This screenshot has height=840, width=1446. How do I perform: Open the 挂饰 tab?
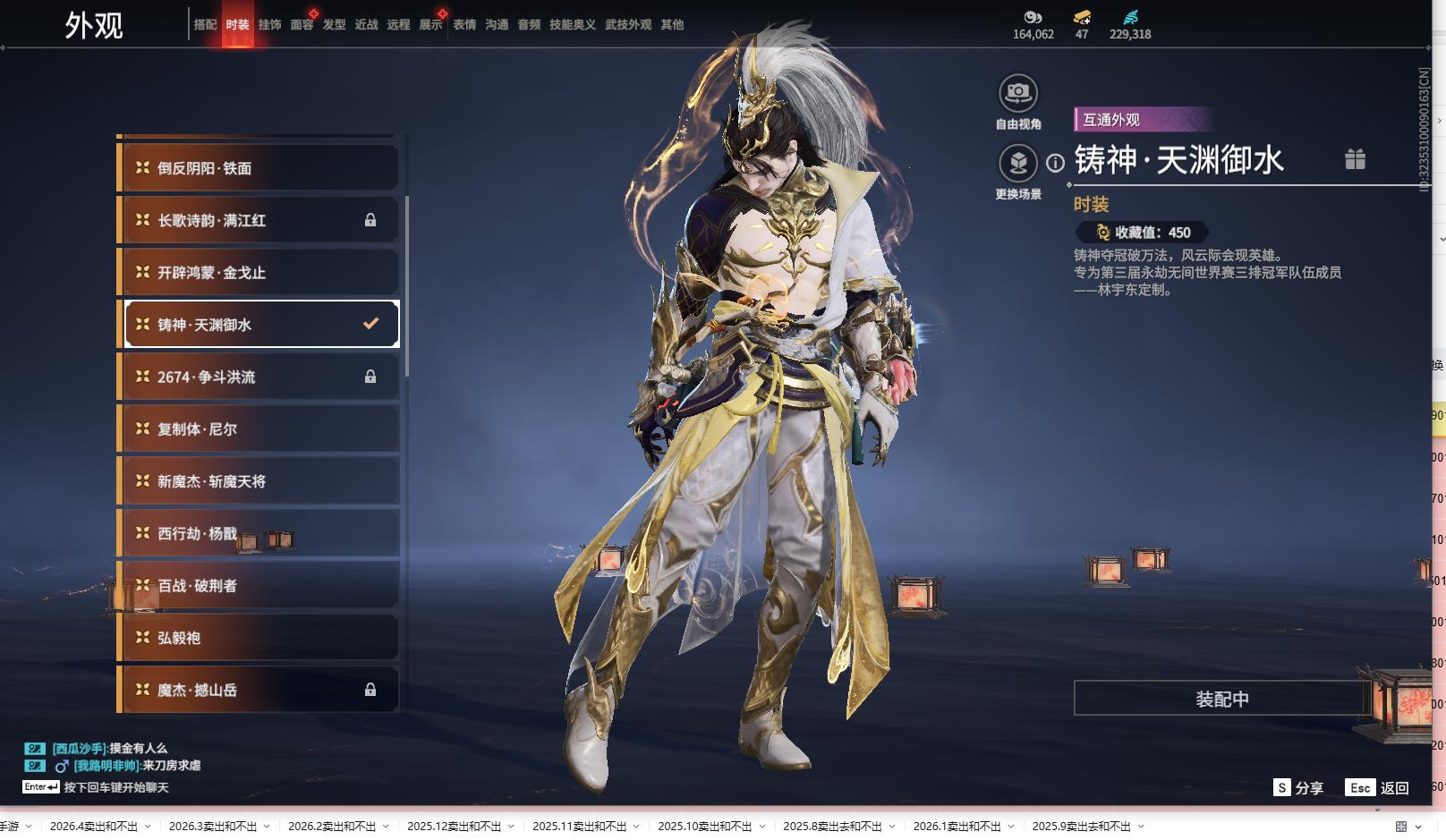269,25
